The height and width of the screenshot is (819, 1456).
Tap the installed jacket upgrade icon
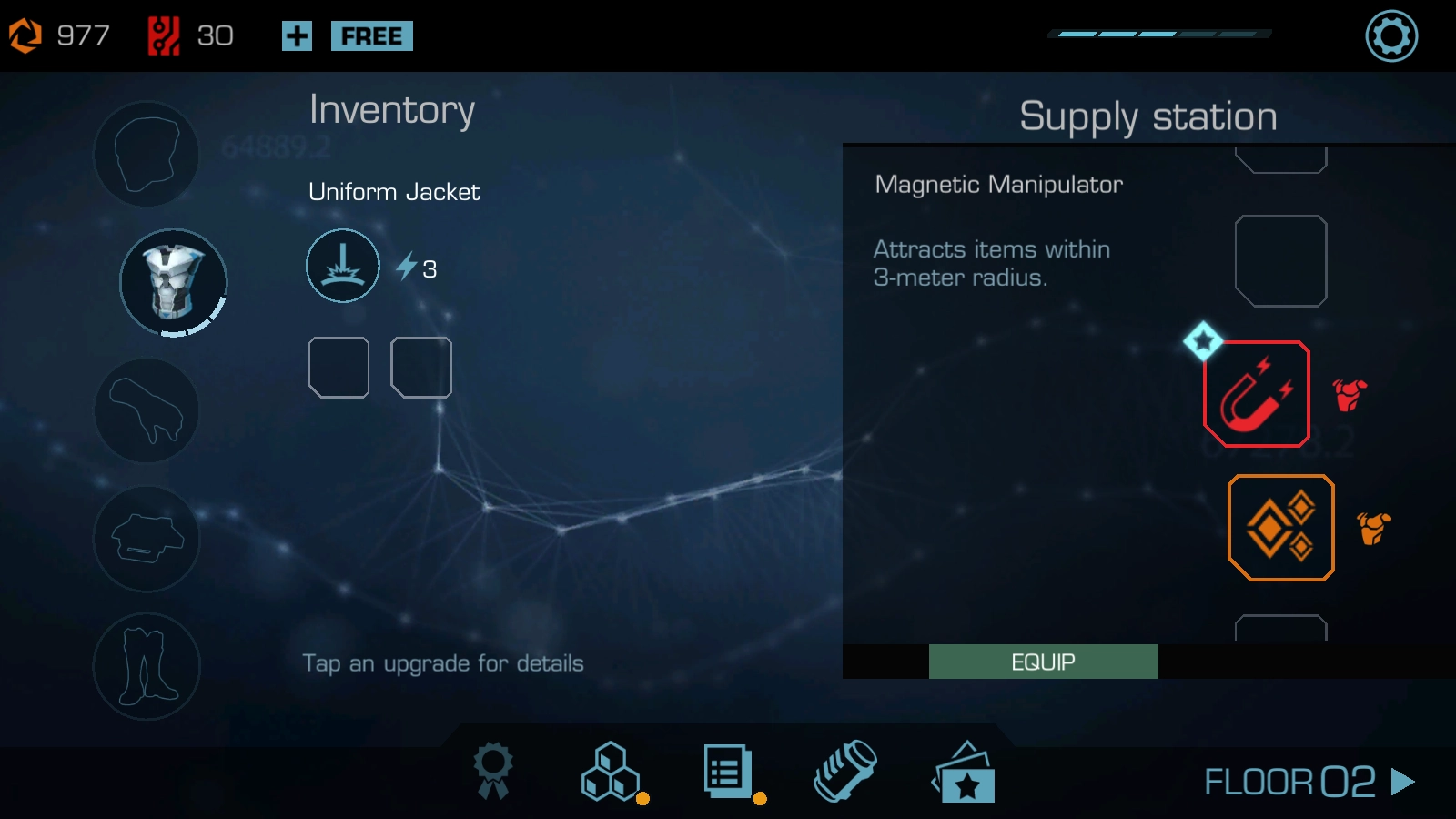[x=343, y=266]
